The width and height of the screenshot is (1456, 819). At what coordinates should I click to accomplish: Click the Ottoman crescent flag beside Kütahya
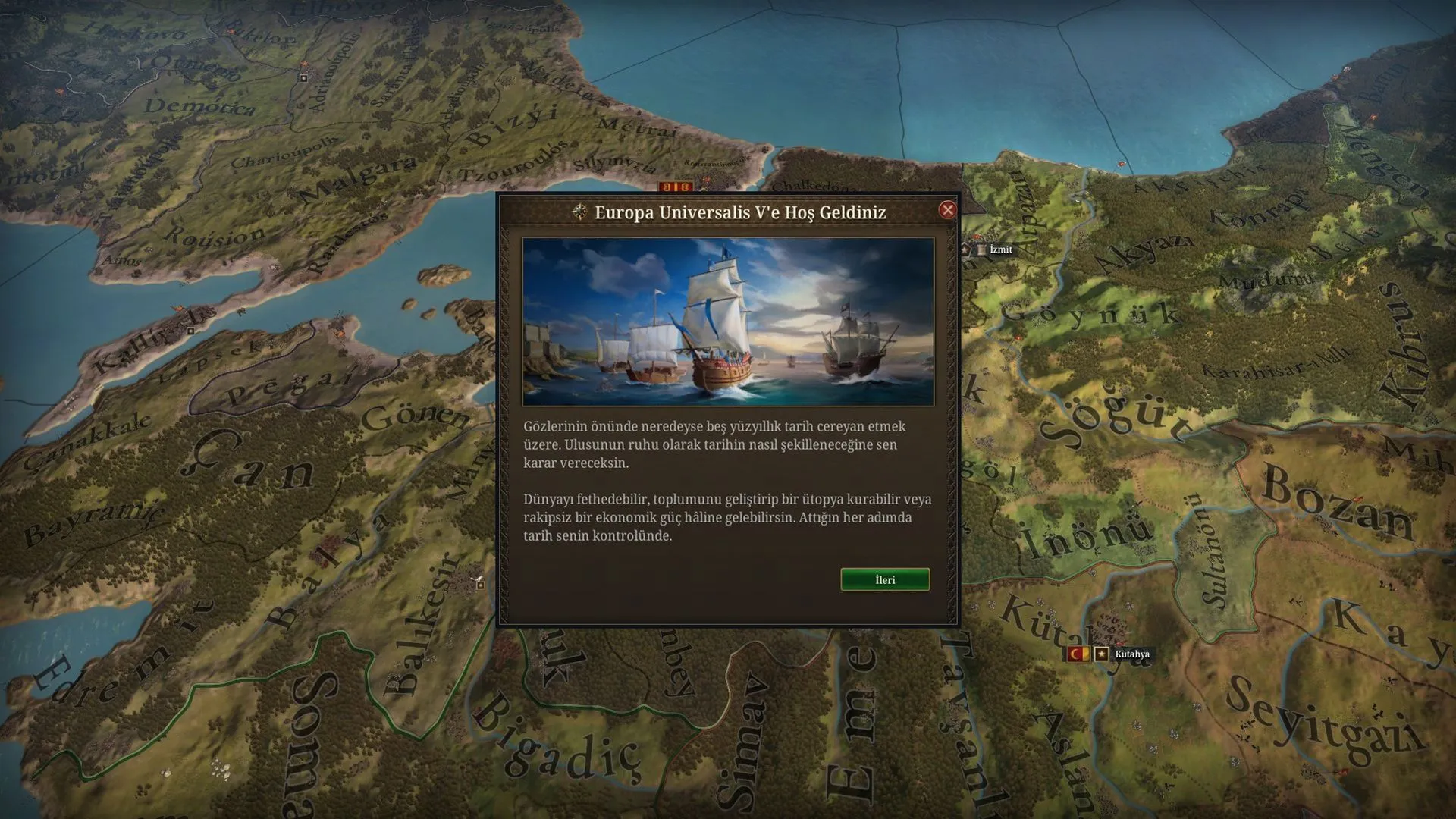1078,654
